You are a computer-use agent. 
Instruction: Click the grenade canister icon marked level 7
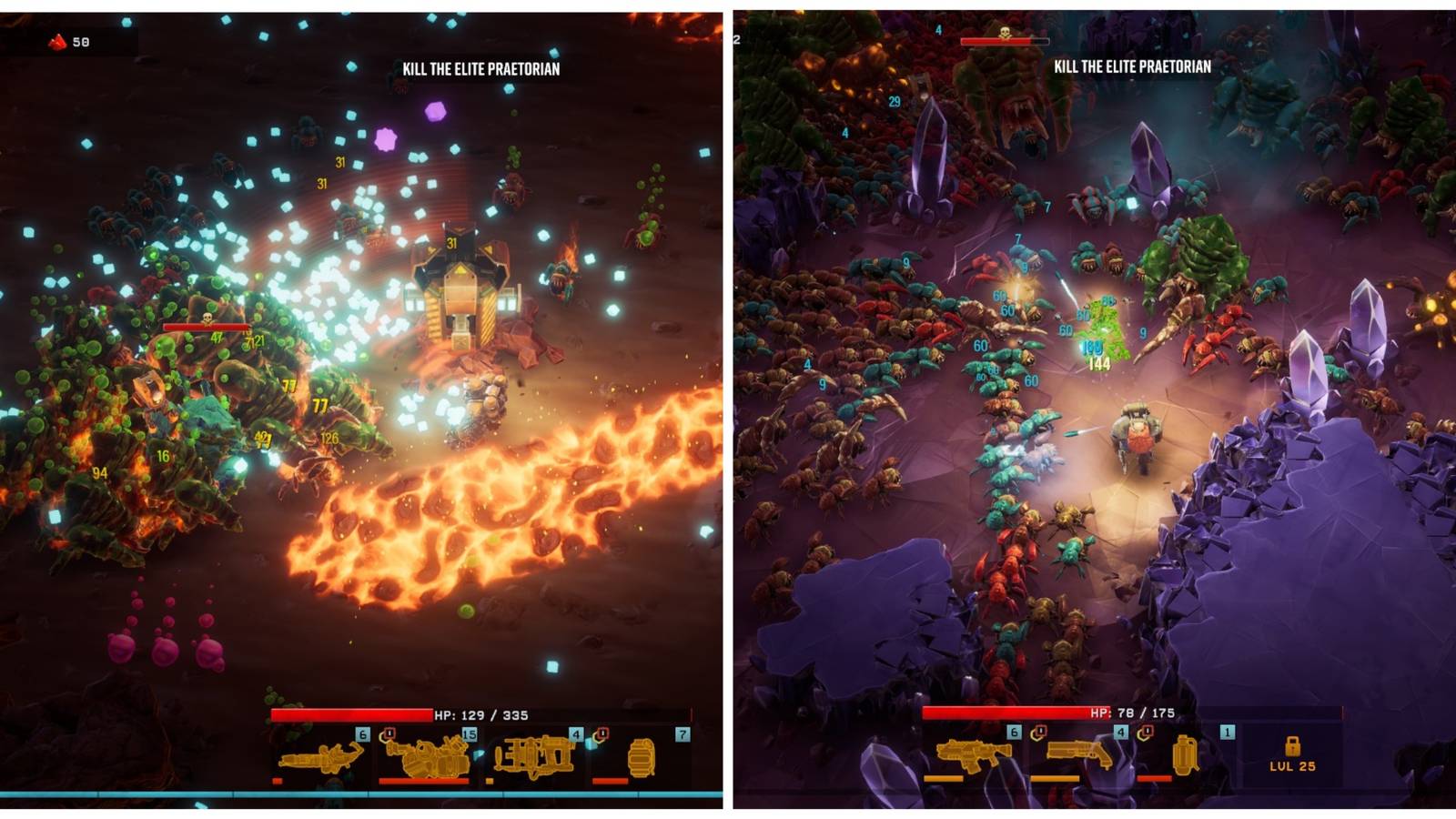pos(642,758)
